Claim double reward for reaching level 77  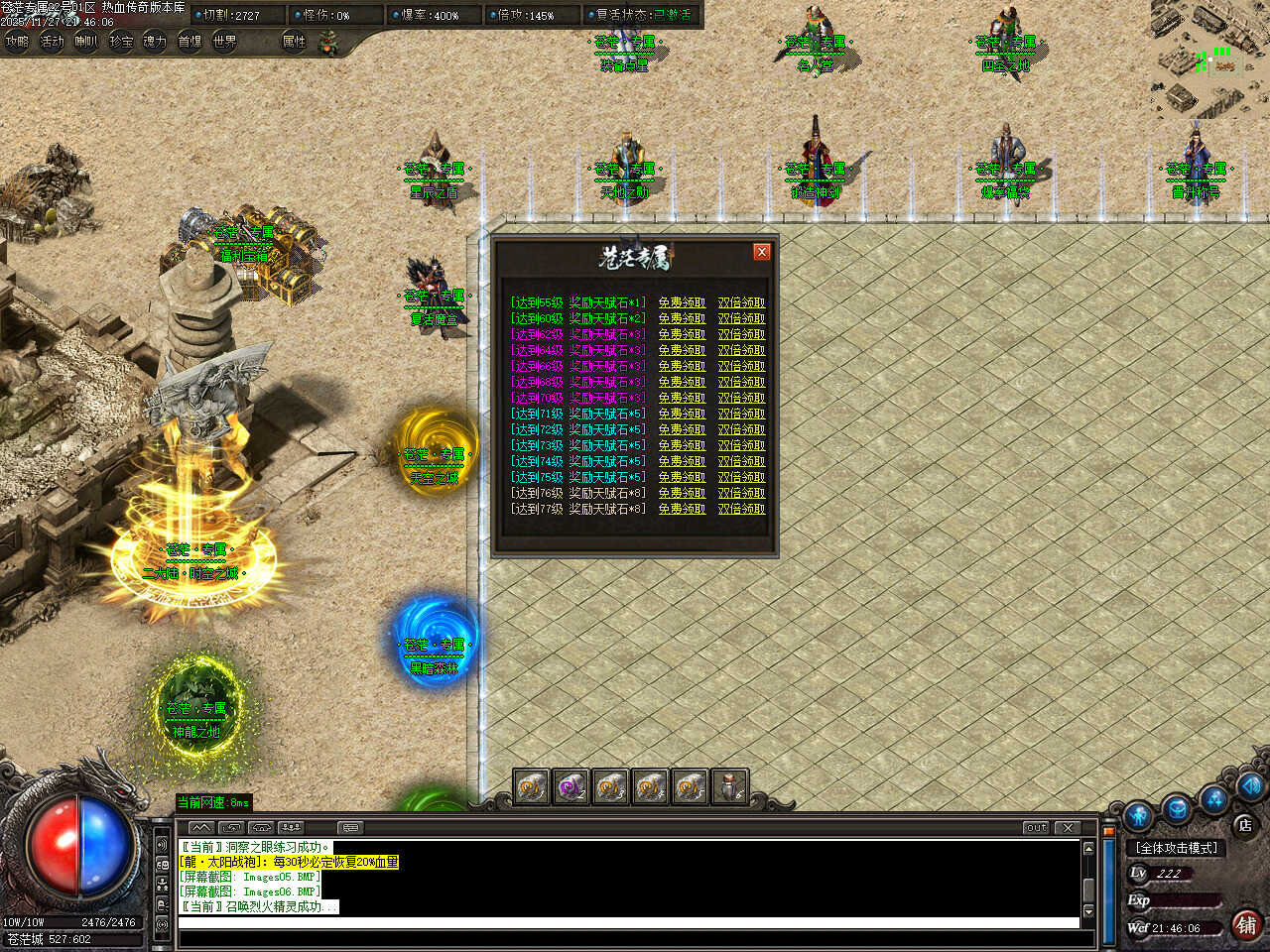pyautogui.click(x=741, y=509)
